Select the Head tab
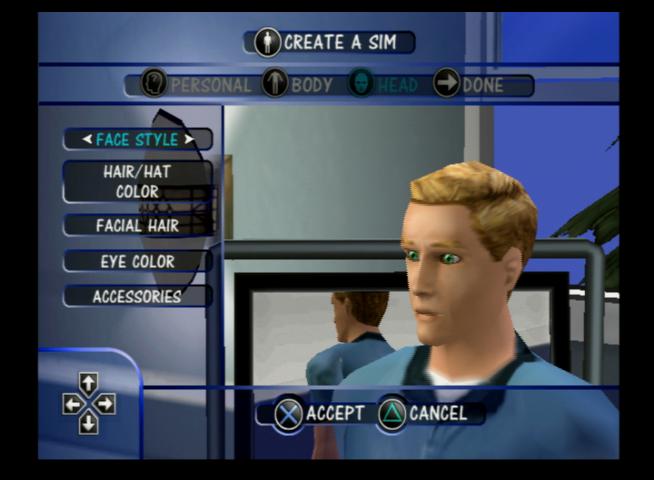The image size is (654, 480). (x=384, y=84)
